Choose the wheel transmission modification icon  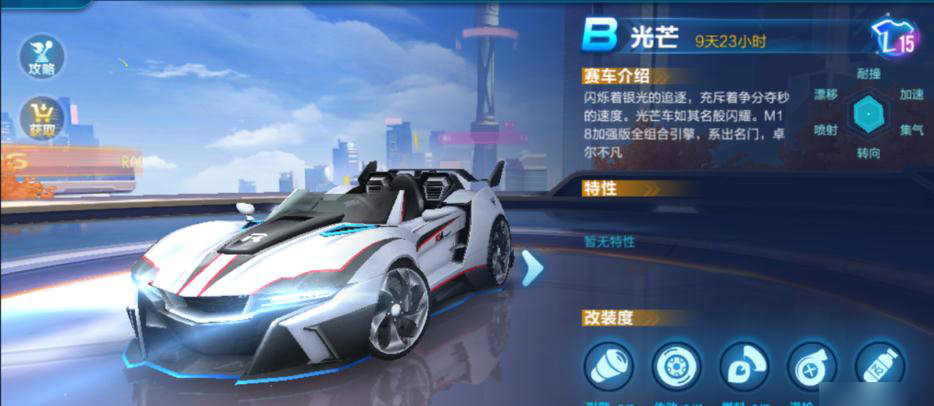(x=676, y=365)
